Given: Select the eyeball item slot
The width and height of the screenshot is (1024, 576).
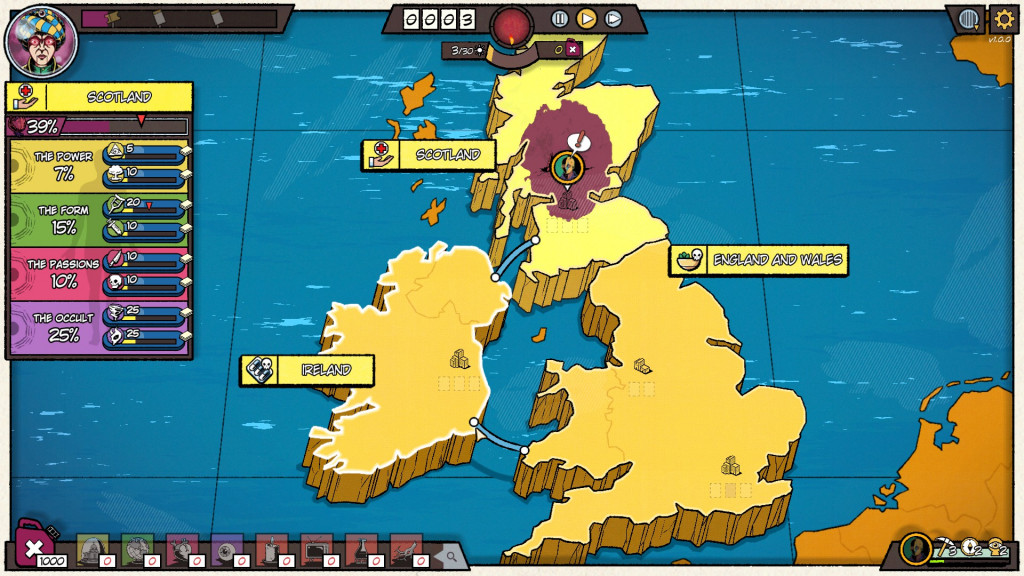Looking at the screenshot, I should 225,548.
